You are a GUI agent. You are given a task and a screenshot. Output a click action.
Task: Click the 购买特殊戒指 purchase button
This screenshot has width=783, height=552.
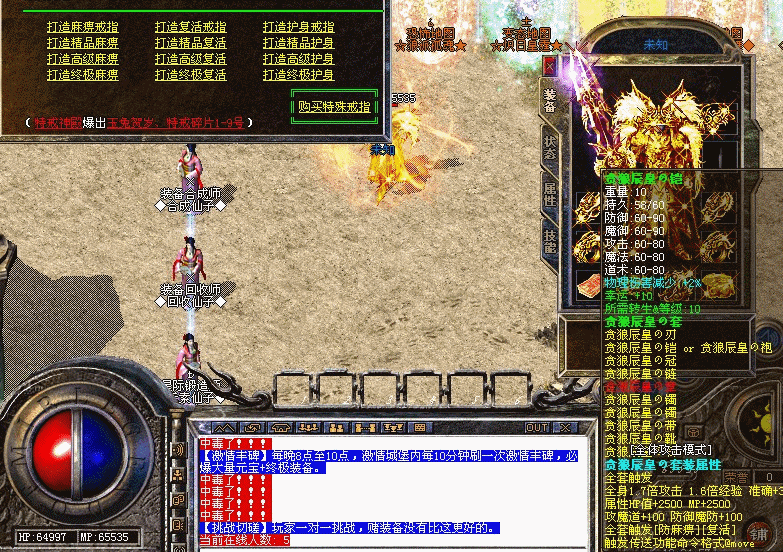(334, 106)
